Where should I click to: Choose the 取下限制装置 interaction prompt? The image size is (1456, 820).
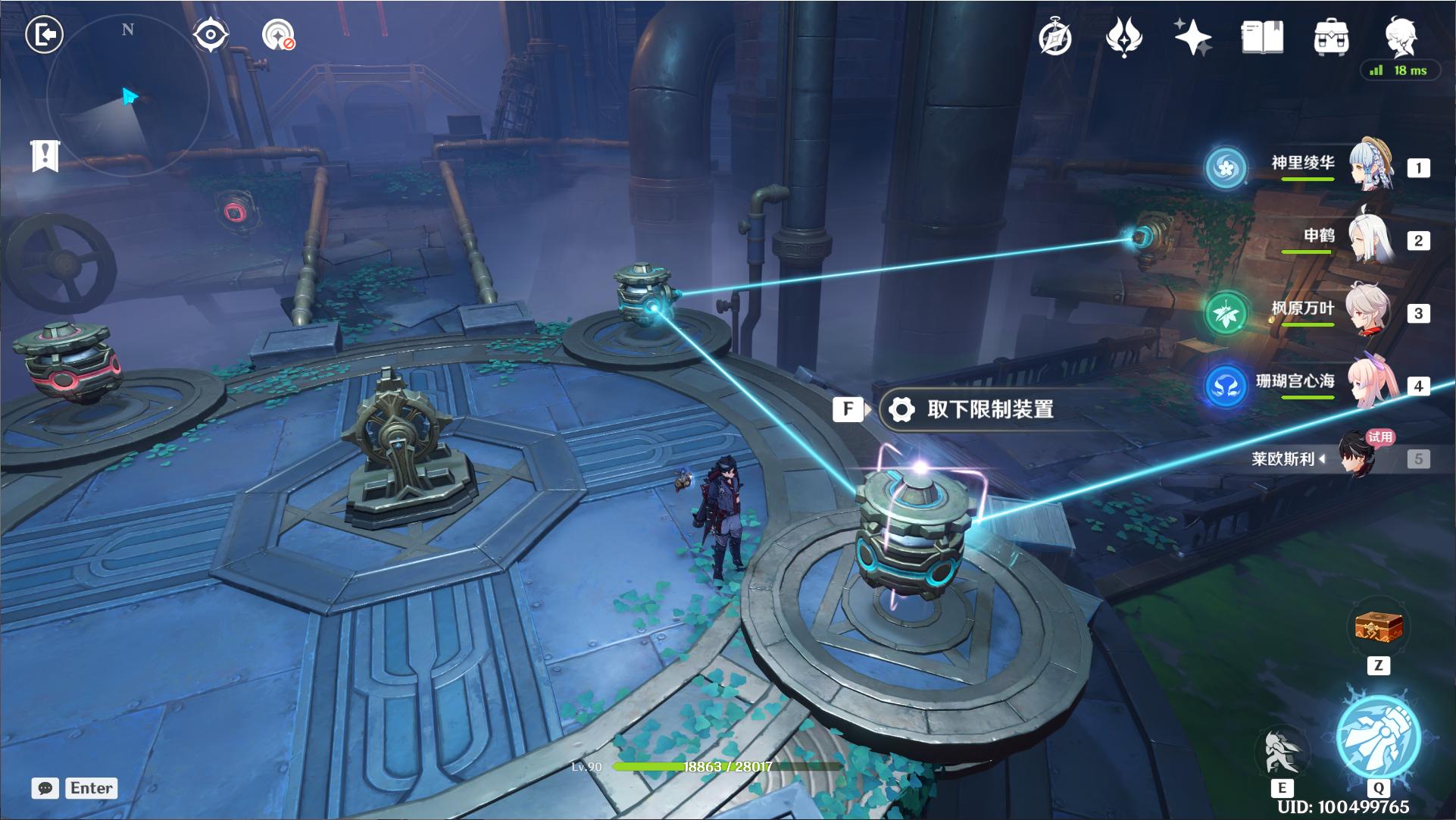click(989, 410)
